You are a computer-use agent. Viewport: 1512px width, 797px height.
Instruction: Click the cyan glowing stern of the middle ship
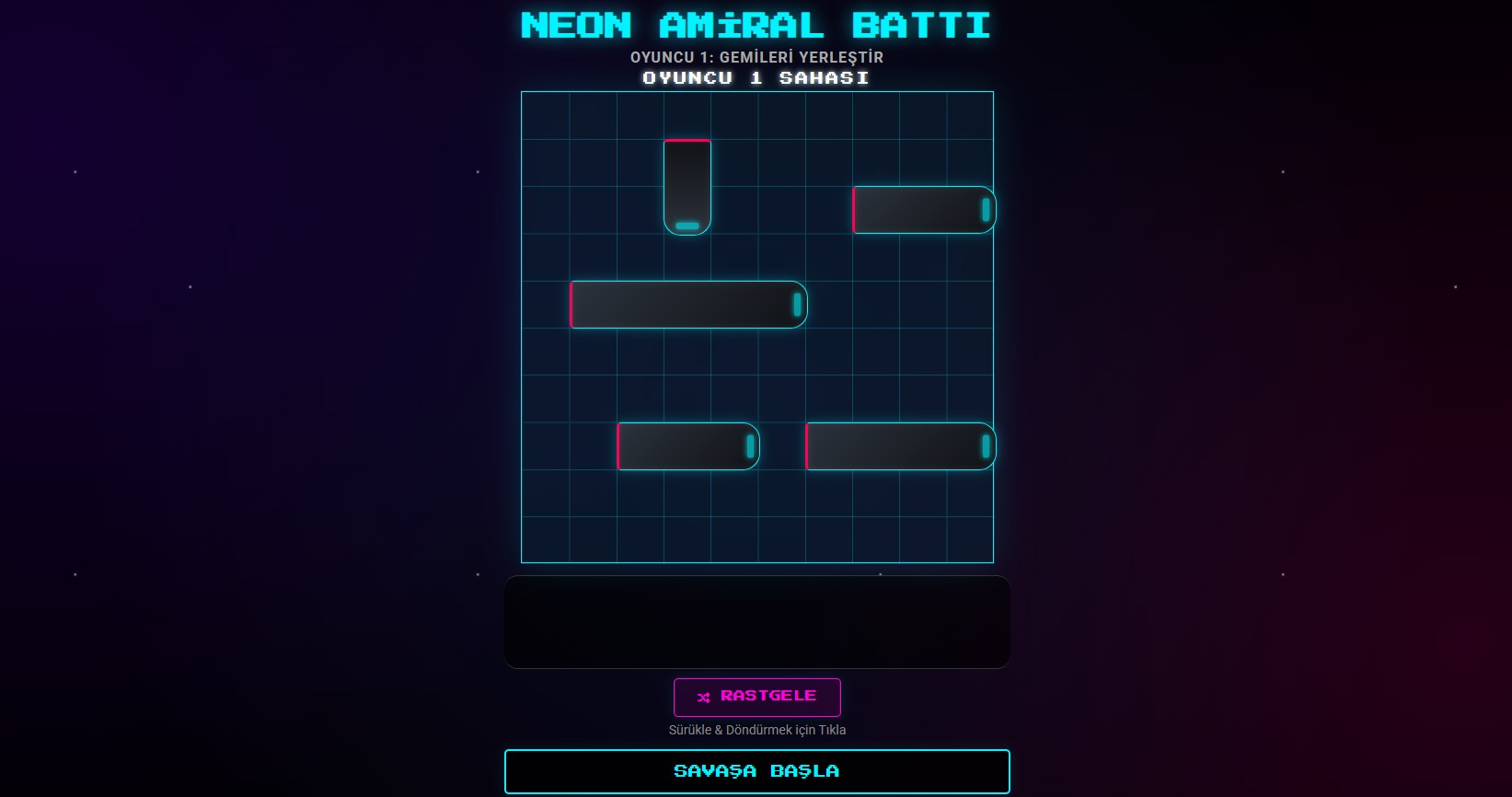point(795,304)
